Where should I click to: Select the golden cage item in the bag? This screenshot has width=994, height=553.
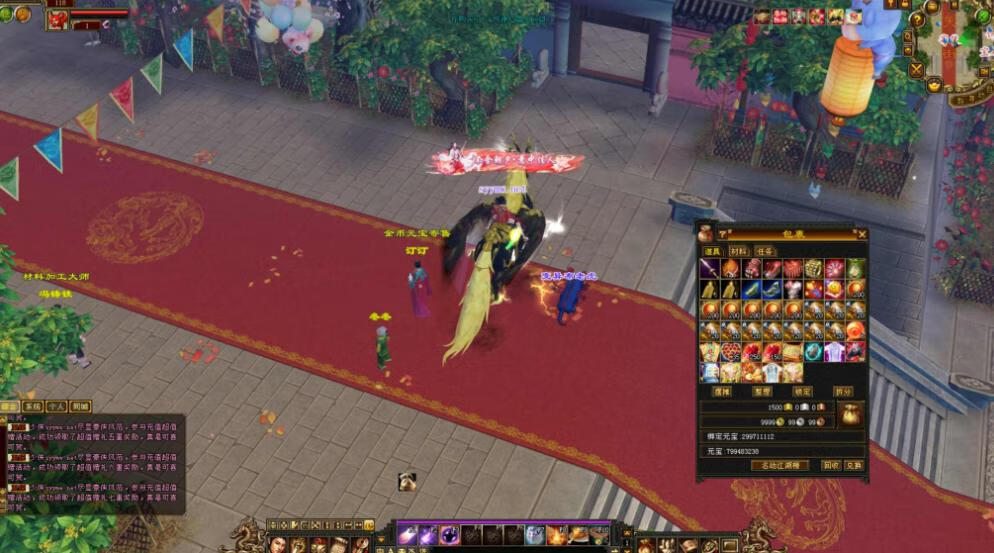click(x=812, y=269)
